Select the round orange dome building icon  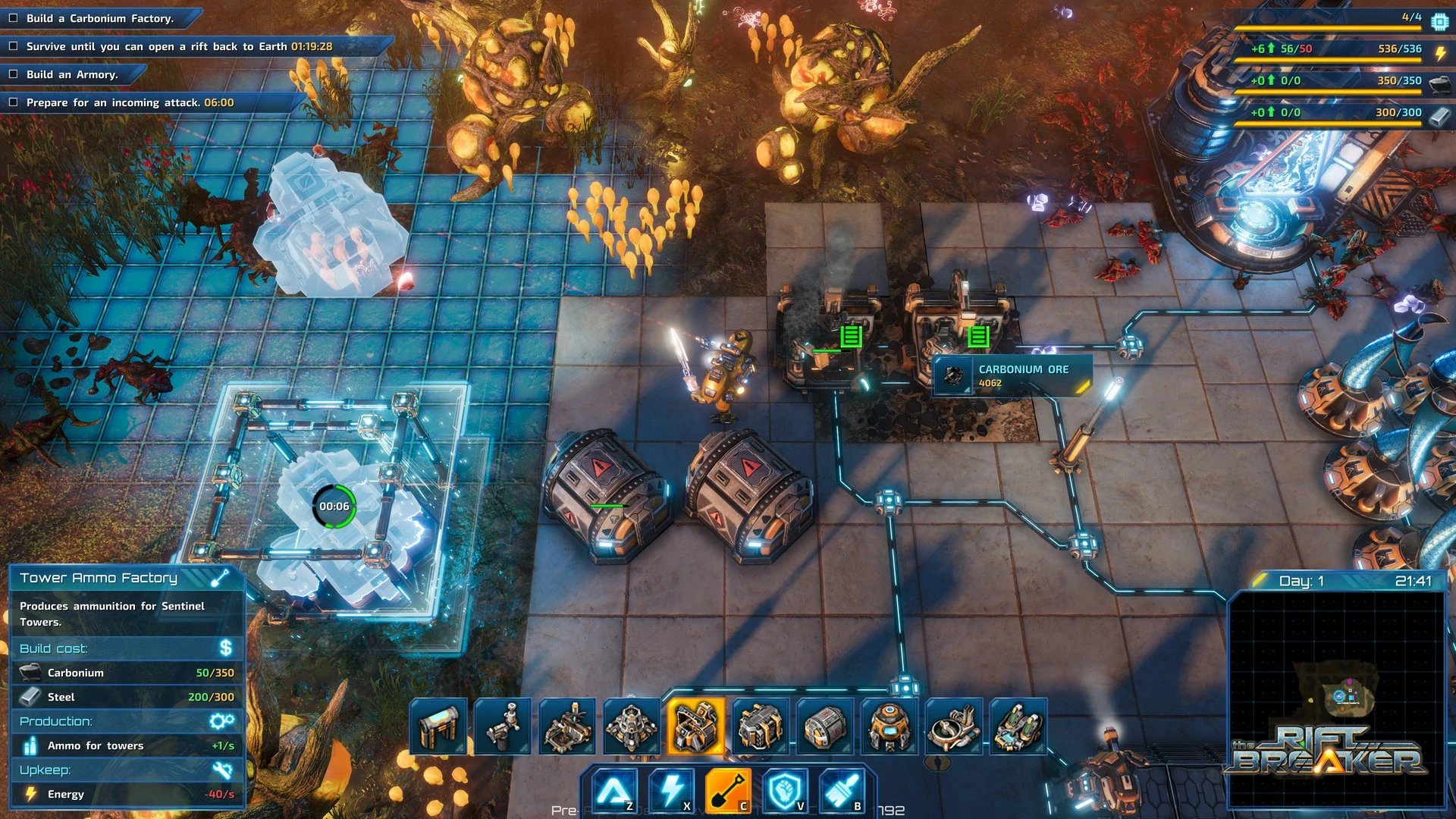(x=889, y=726)
